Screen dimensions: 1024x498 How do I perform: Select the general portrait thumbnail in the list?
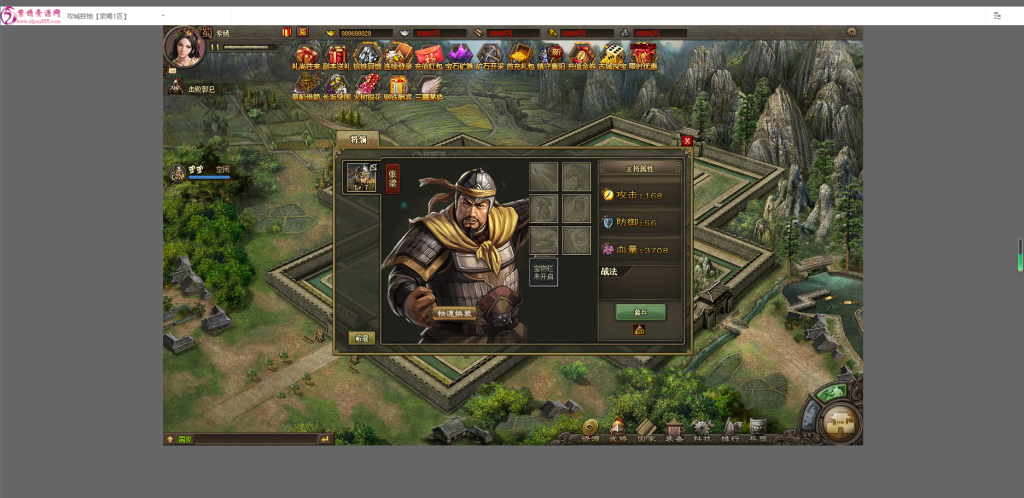[360, 176]
